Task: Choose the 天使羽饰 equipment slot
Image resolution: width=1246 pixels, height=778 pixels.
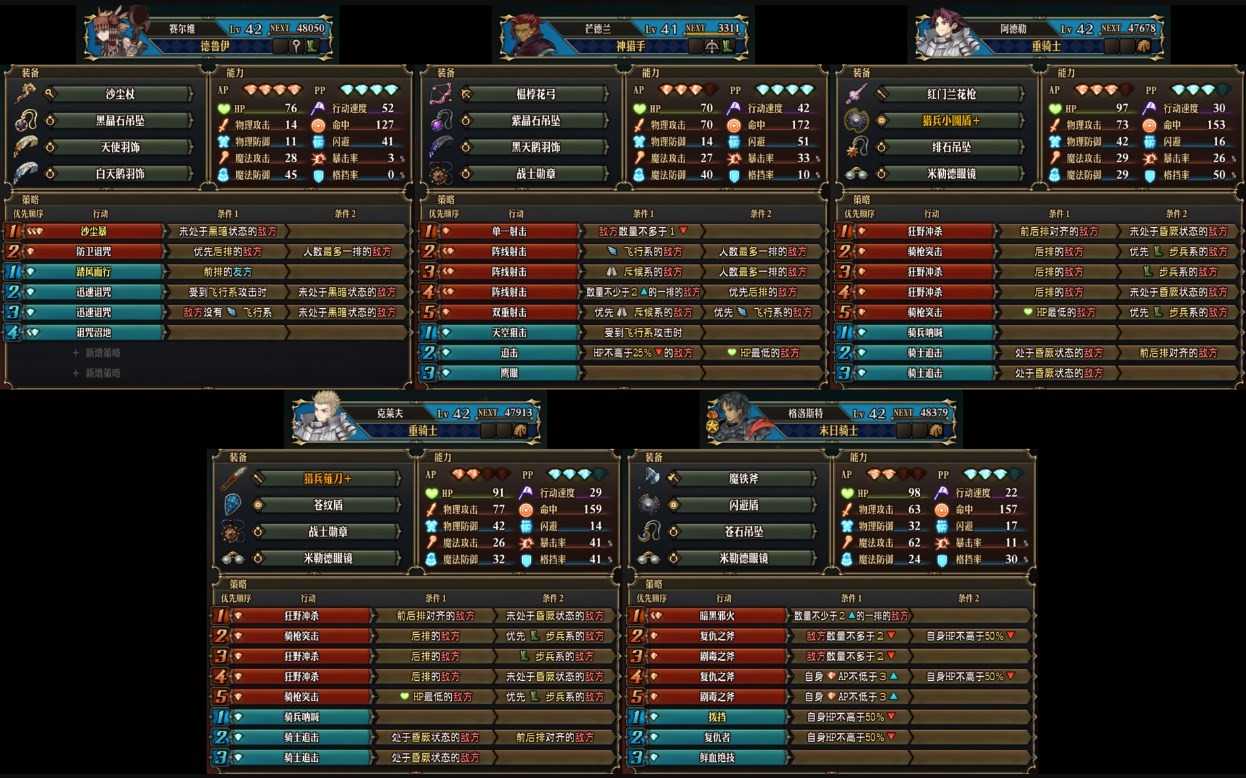Action: point(118,147)
